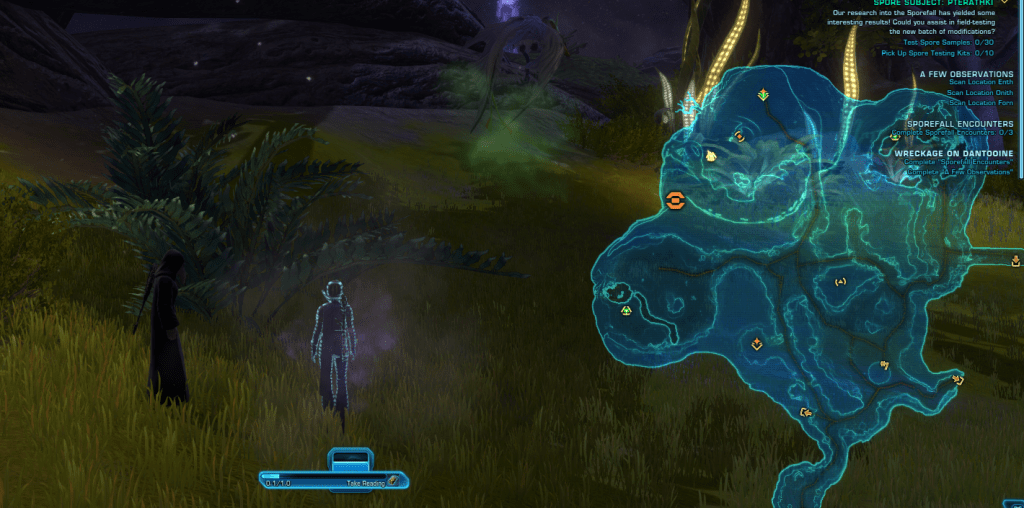Select the green arrow marker at map top

763,95
